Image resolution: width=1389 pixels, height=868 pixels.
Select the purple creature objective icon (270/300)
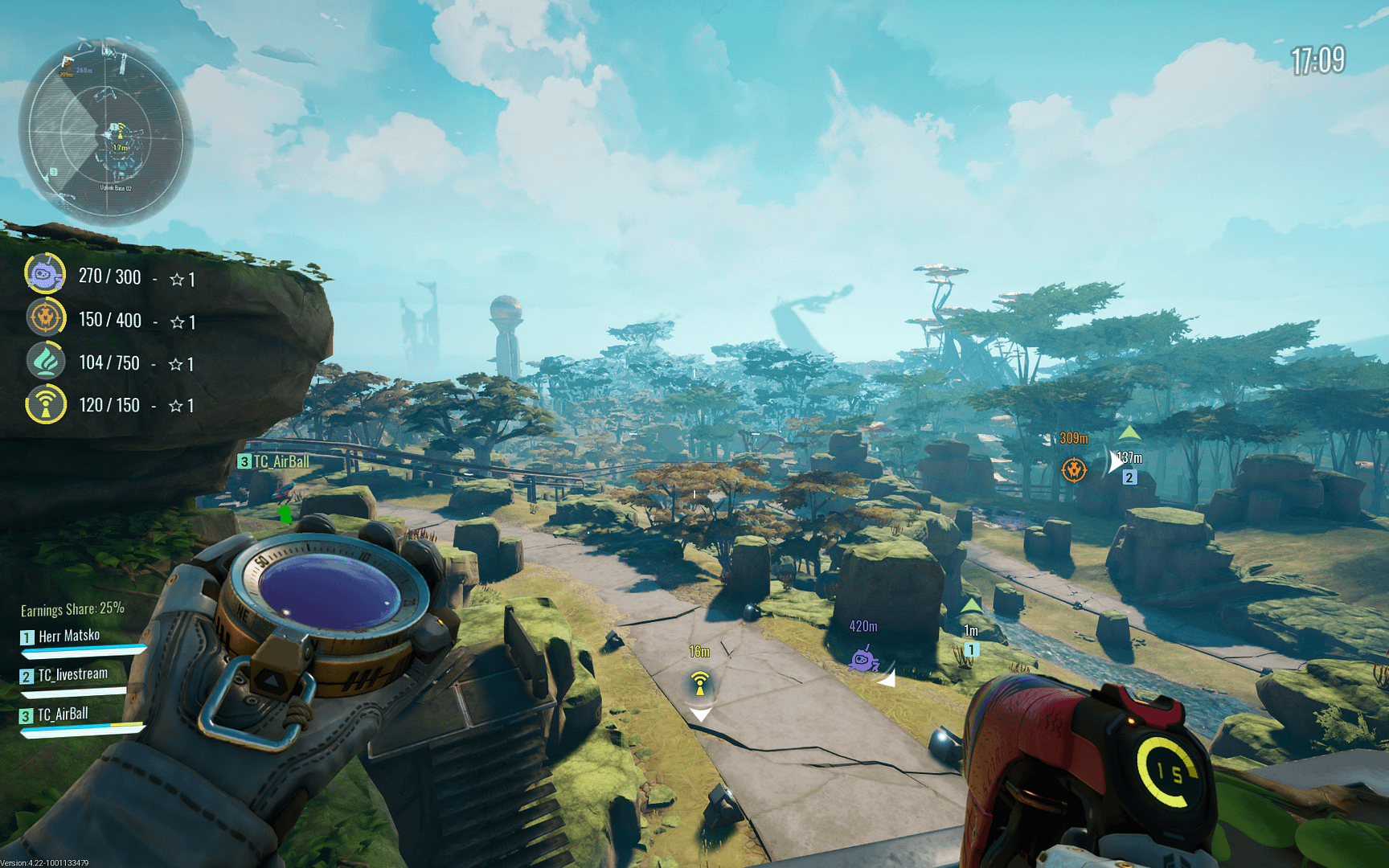click(x=45, y=275)
